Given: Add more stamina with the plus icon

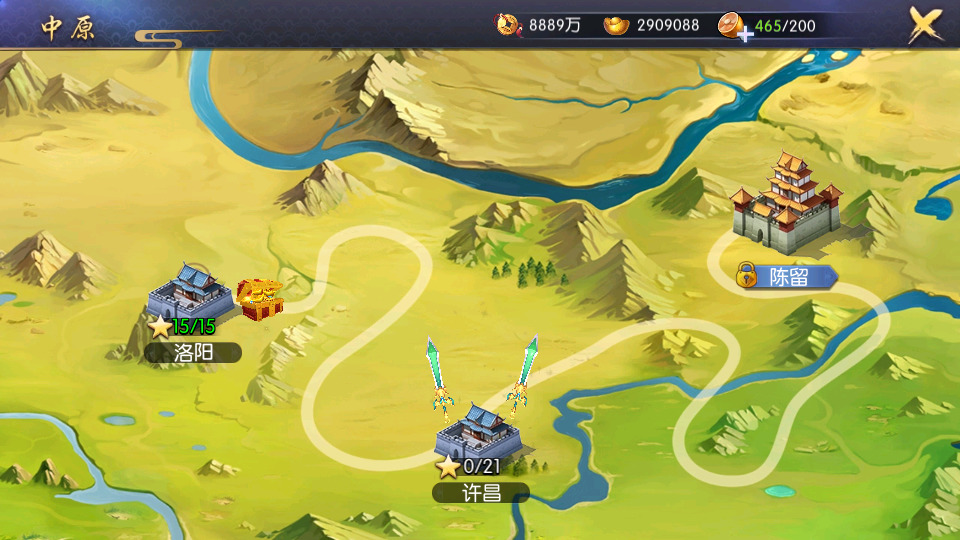Looking at the screenshot, I should (x=745, y=34).
